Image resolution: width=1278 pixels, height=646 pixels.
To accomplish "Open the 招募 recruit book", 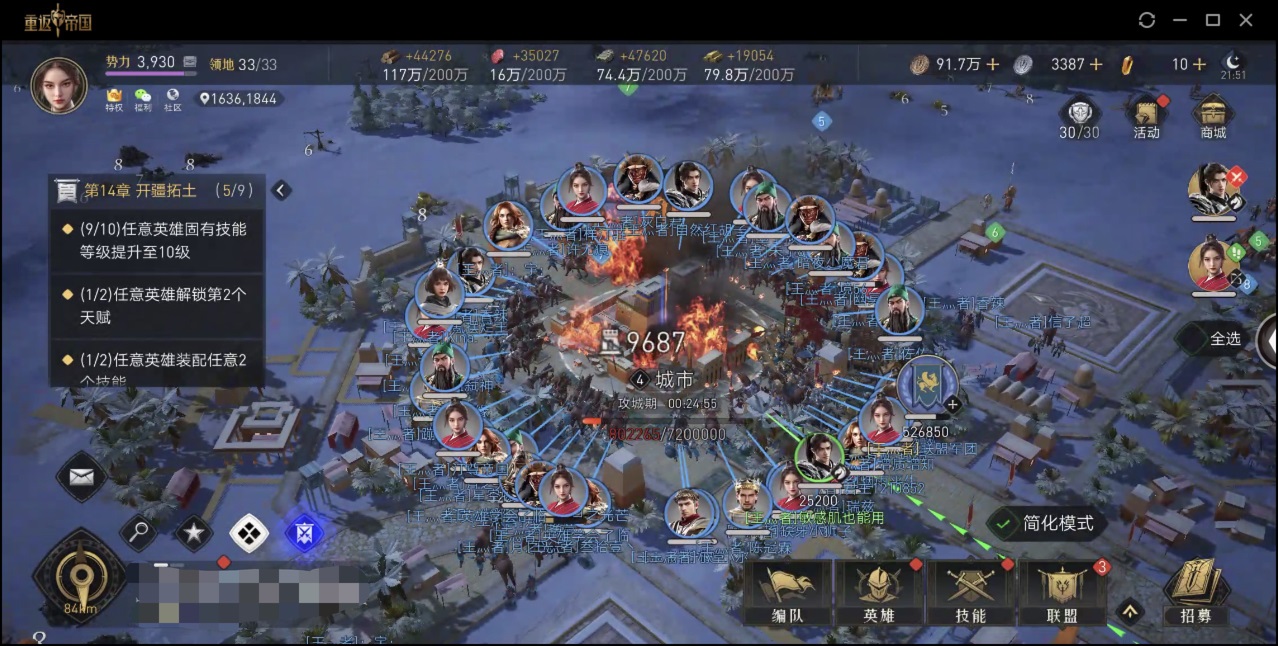I will (1195, 590).
